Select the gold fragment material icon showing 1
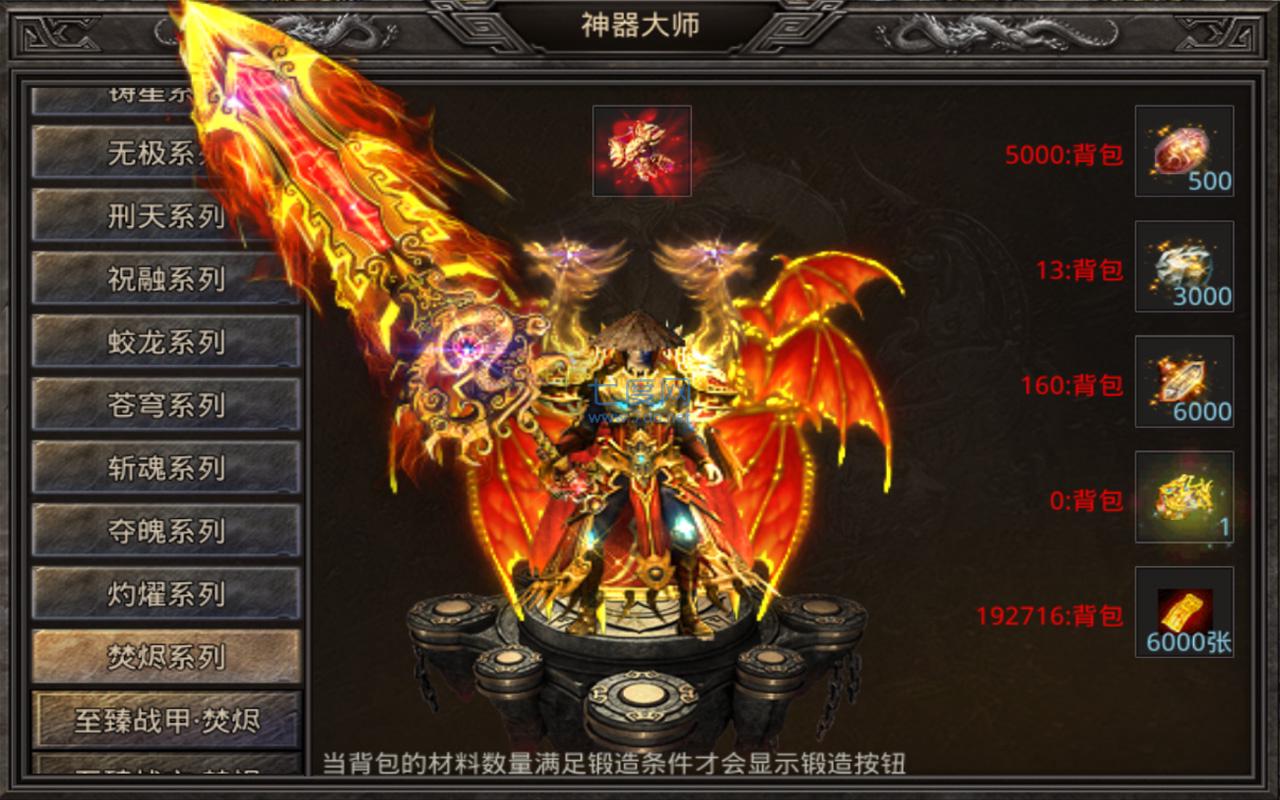 click(1183, 498)
